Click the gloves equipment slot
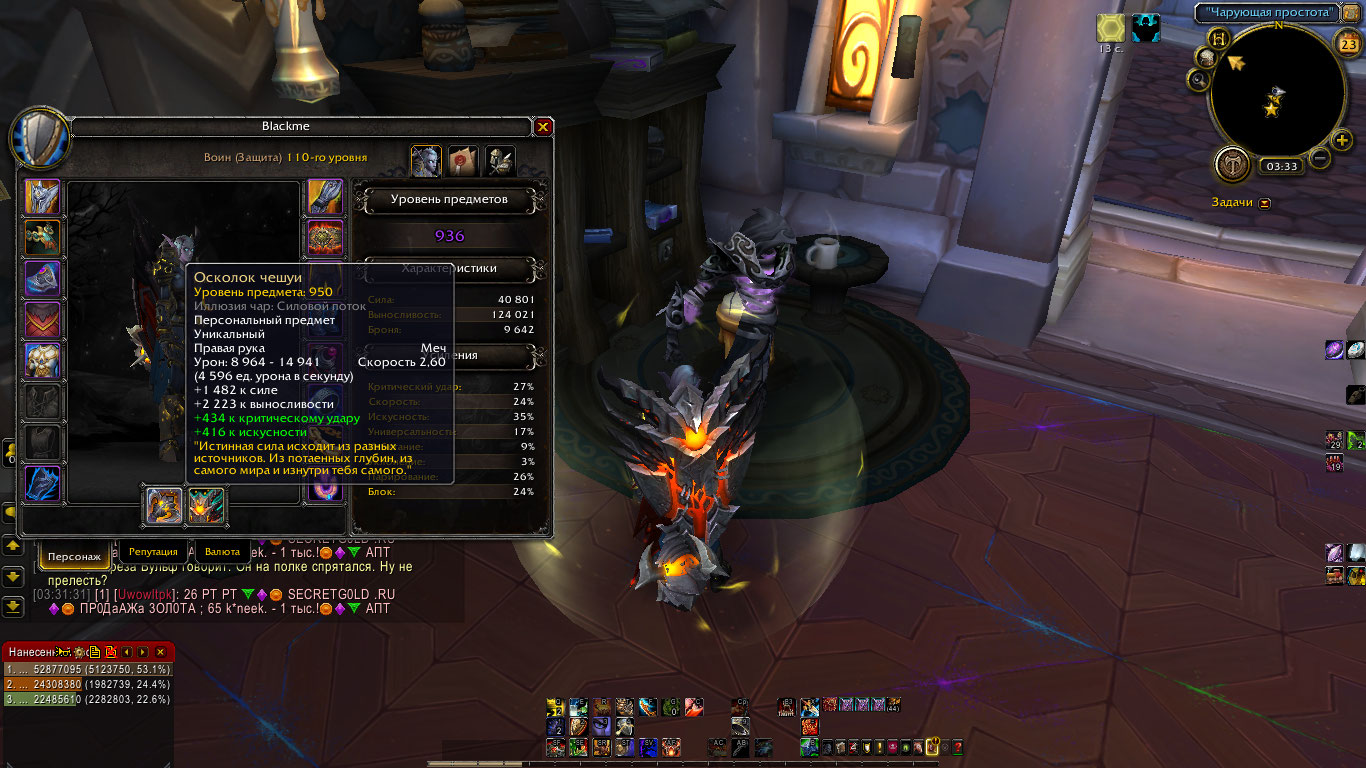Image resolution: width=1366 pixels, height=768 pixels. coord(324,198)
